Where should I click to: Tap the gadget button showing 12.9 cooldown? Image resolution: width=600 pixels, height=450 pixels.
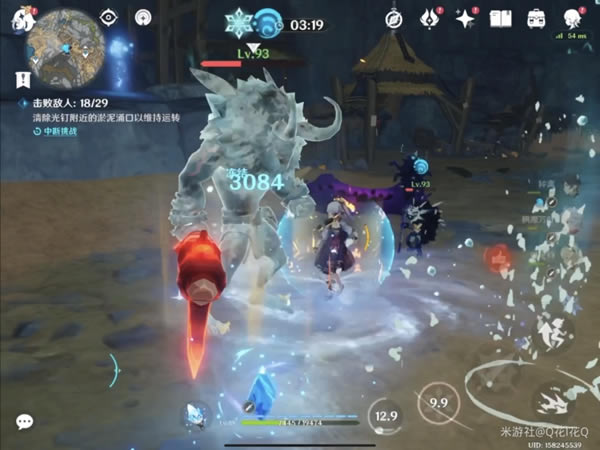pyautogui.click(x=383, y=413)
